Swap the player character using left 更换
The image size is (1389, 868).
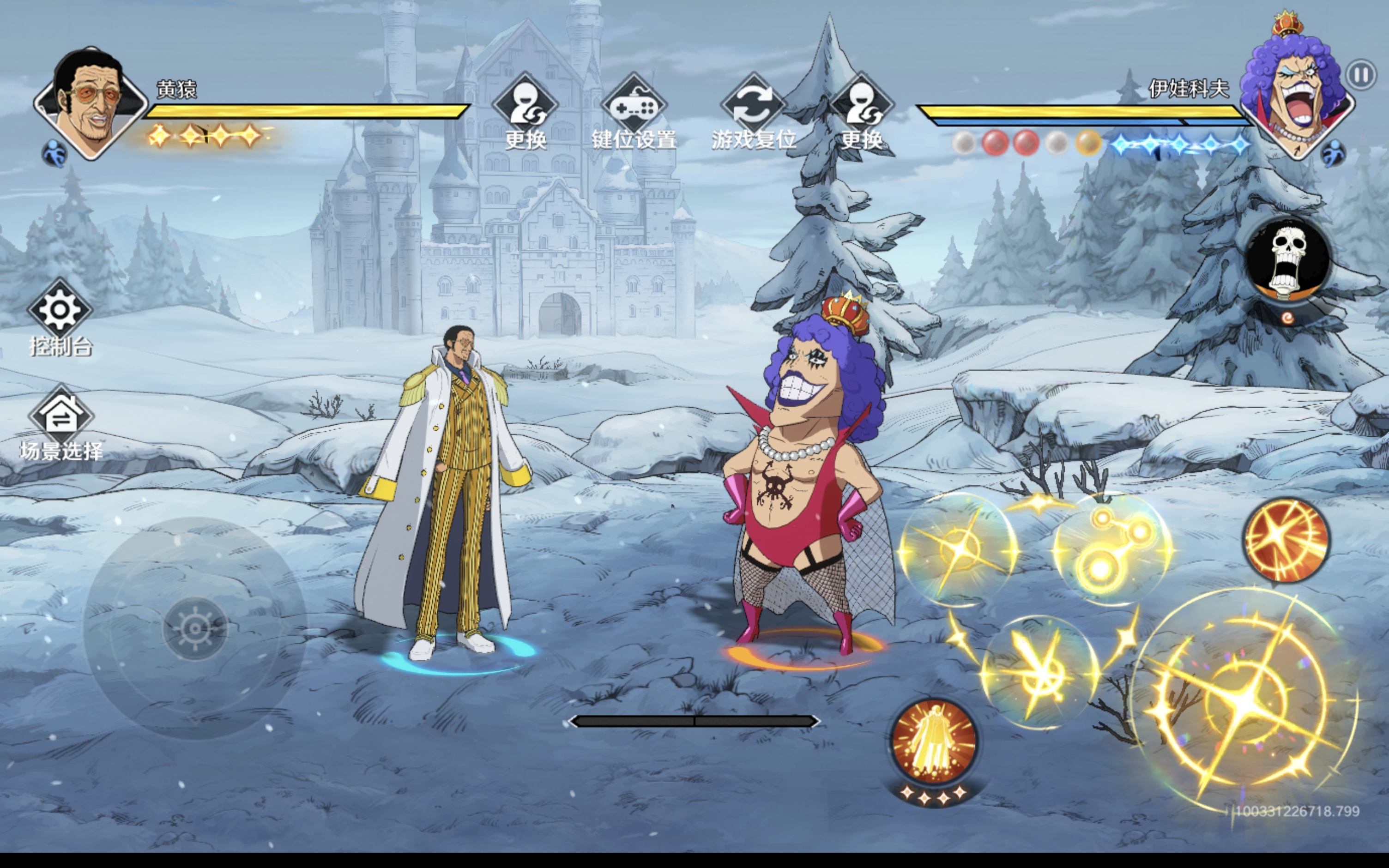(525, 108)
